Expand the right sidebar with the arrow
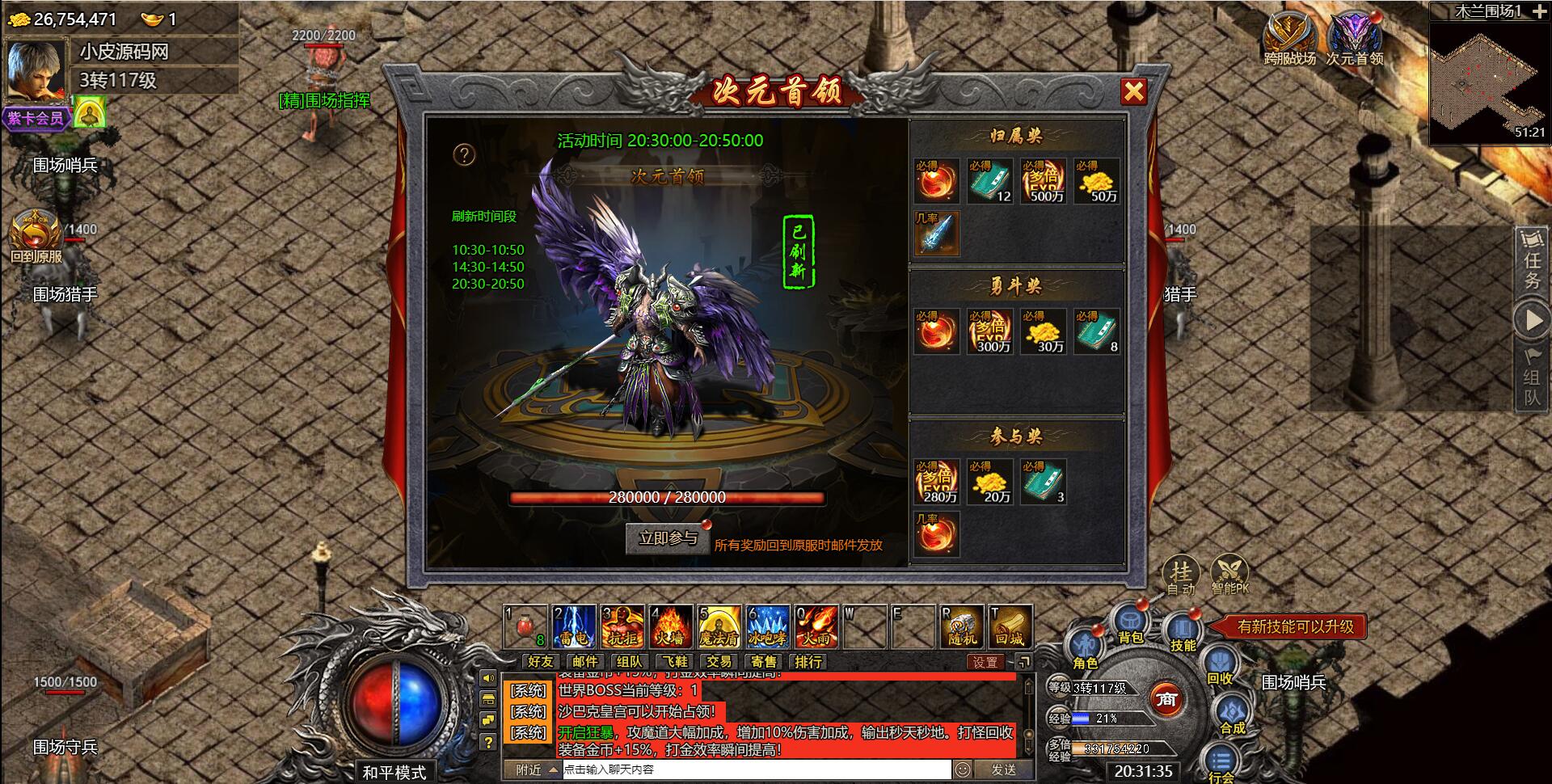This screenshot has height=784, width=1552. pos(1532,317)
